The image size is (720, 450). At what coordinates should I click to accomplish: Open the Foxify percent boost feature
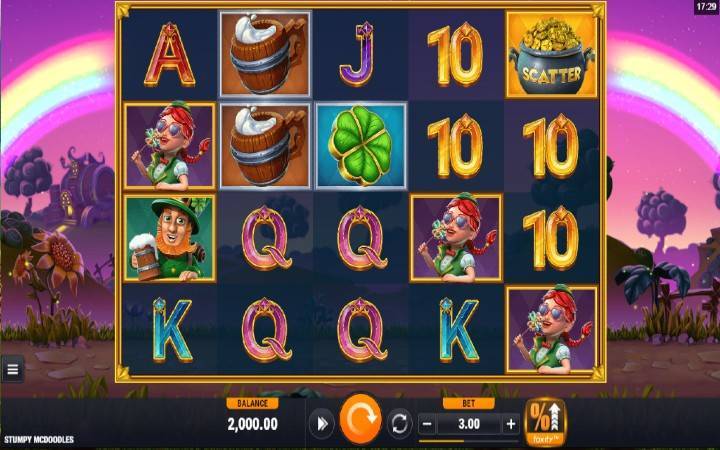pos(545,422)
